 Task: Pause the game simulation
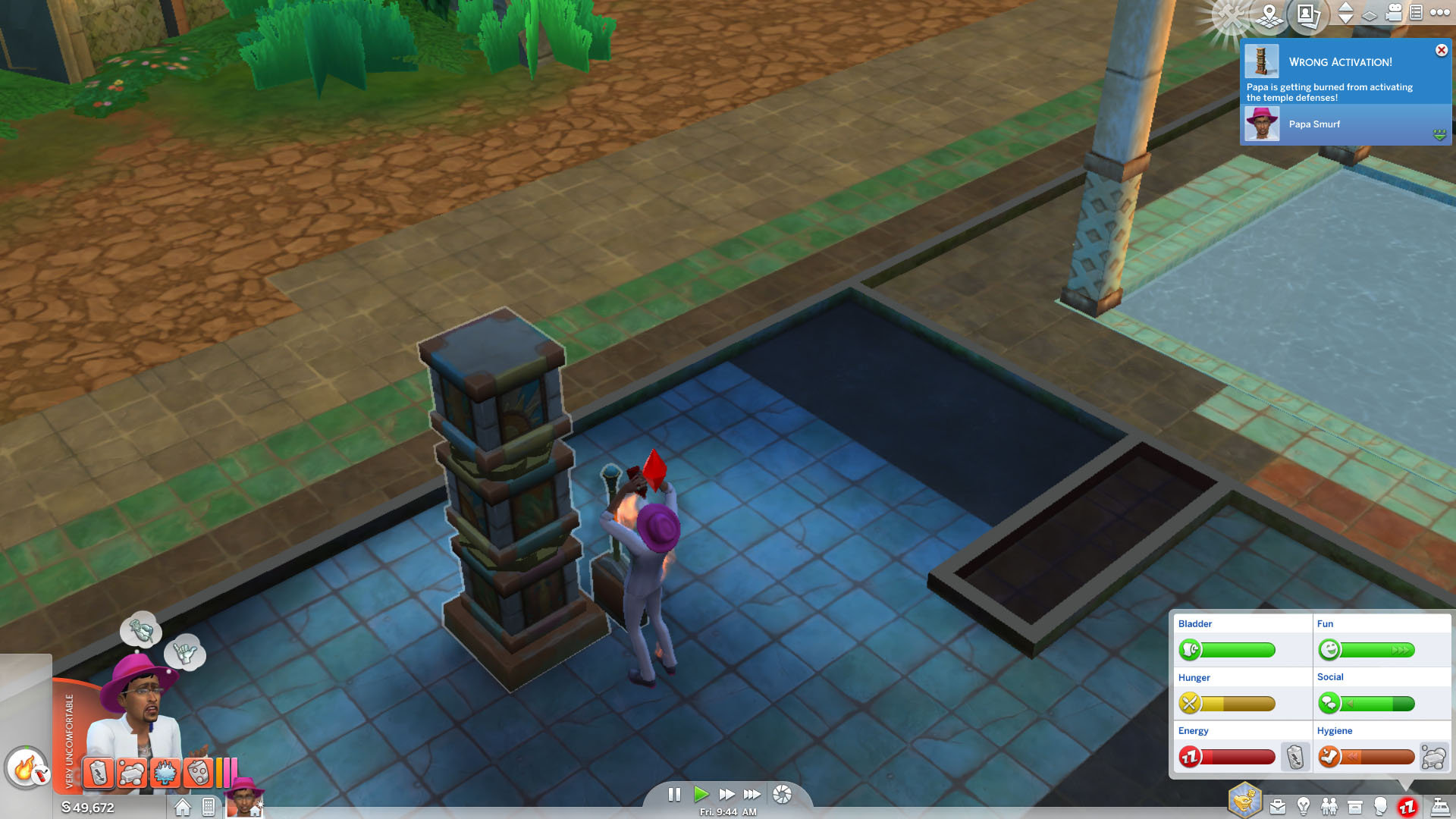pos(675,795)
